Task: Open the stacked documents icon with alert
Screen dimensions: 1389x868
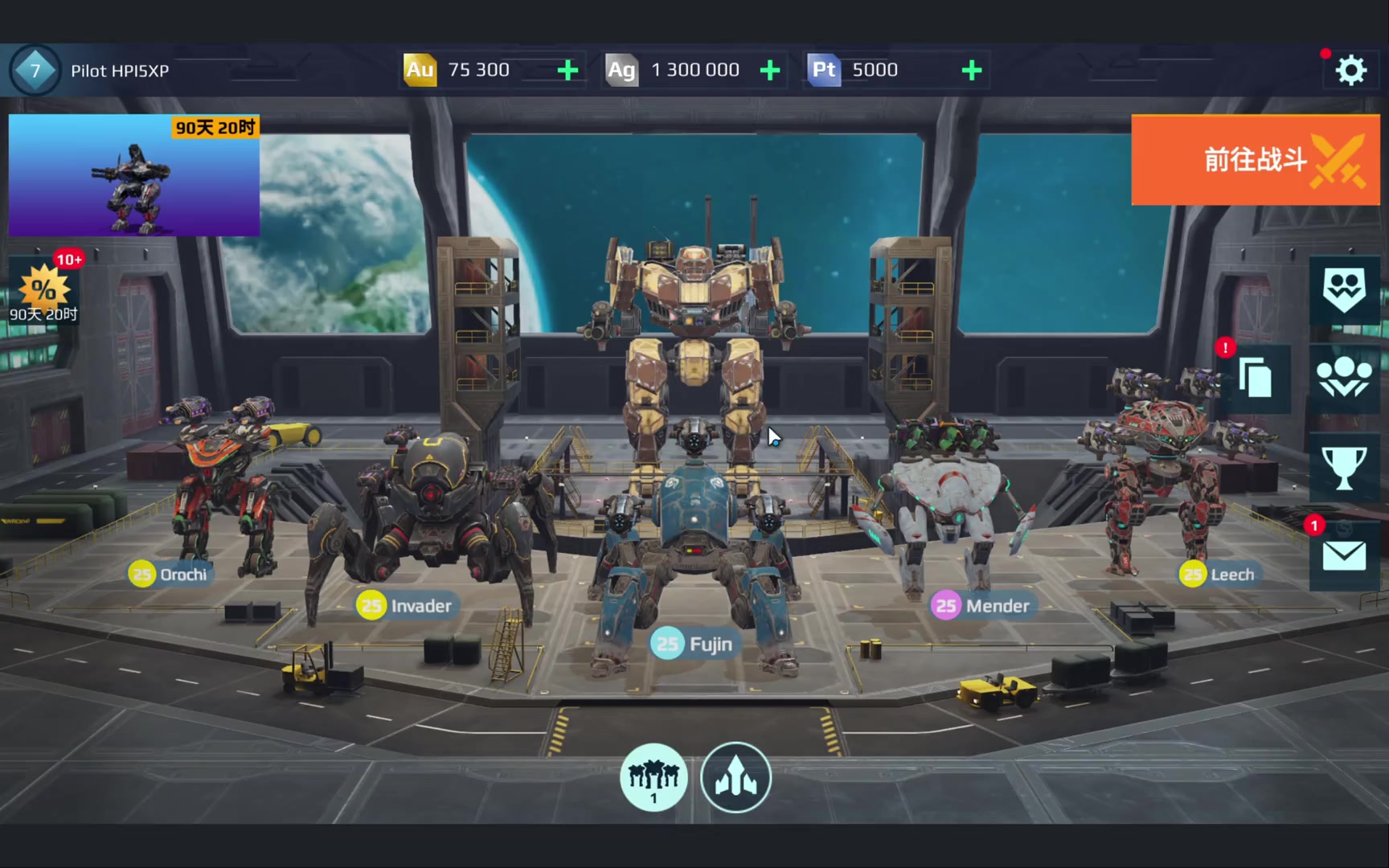Action: click(x=1255, y=378)
